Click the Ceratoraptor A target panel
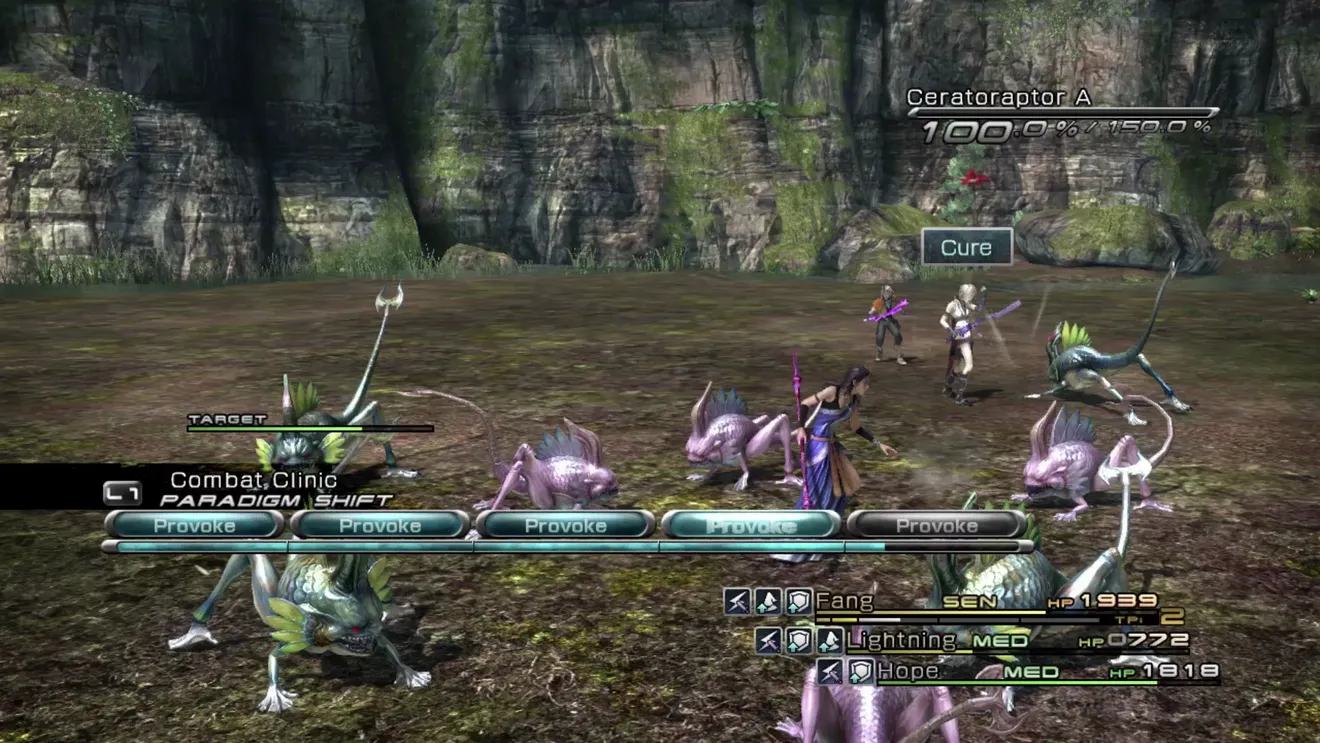Image resolution: width=1320 pixels, height=743 pixels. click(1062, 114)
